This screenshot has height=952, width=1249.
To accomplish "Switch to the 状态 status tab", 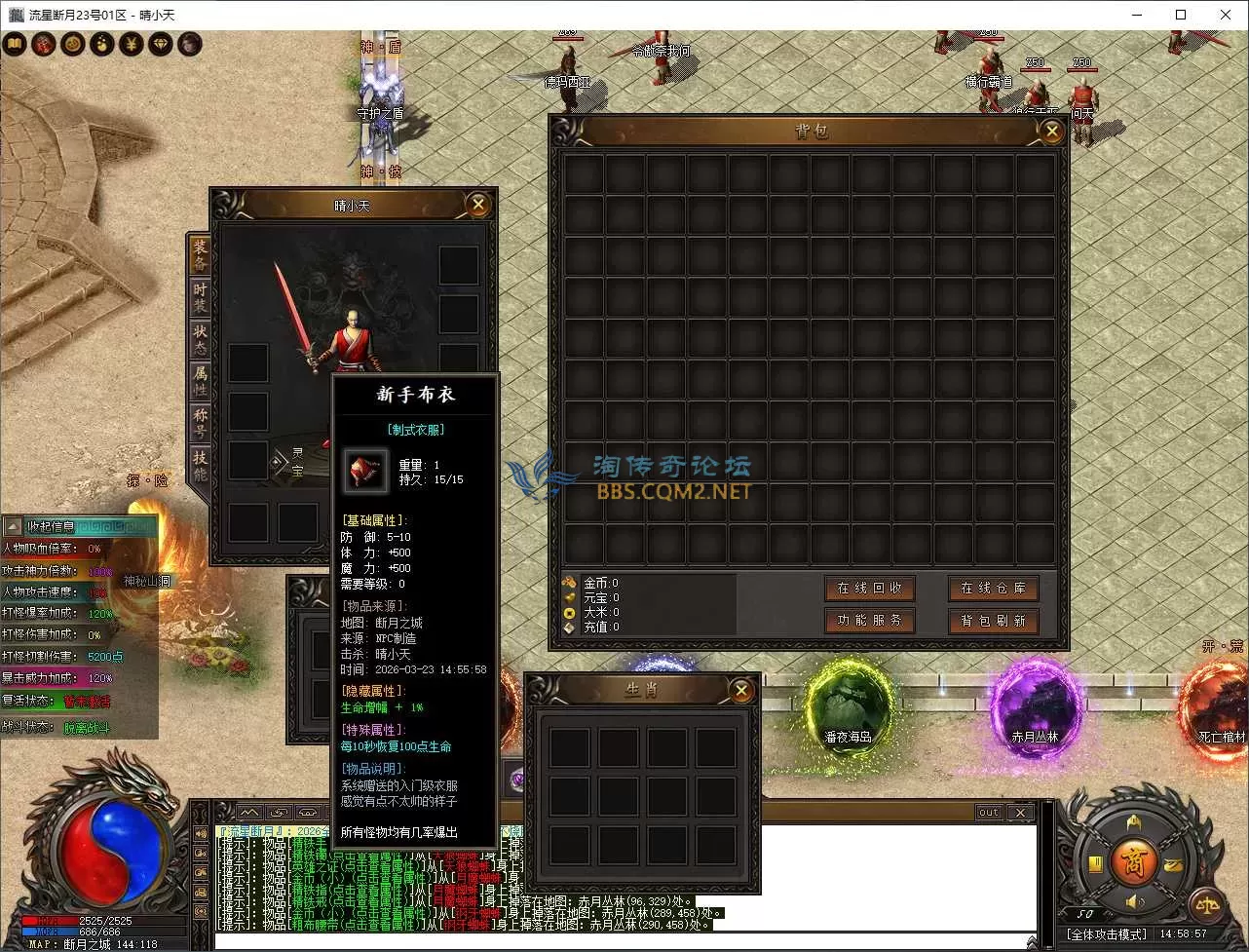I will pos(200,340).
